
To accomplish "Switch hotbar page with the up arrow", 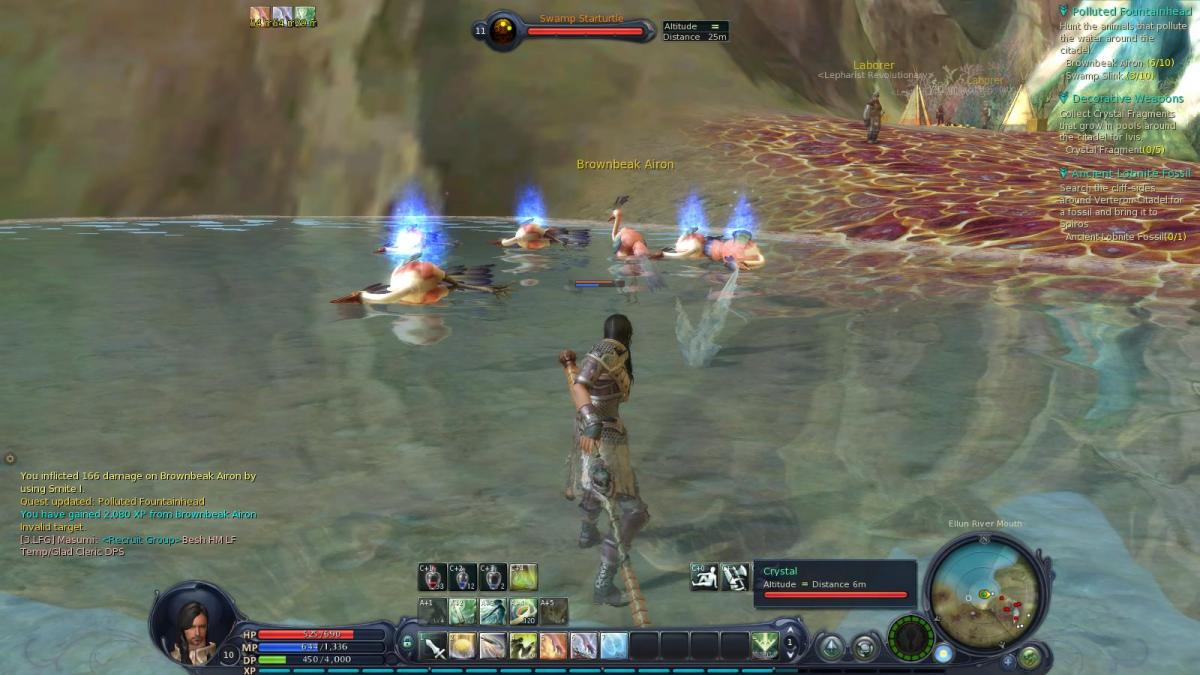I will click(790, 631).
